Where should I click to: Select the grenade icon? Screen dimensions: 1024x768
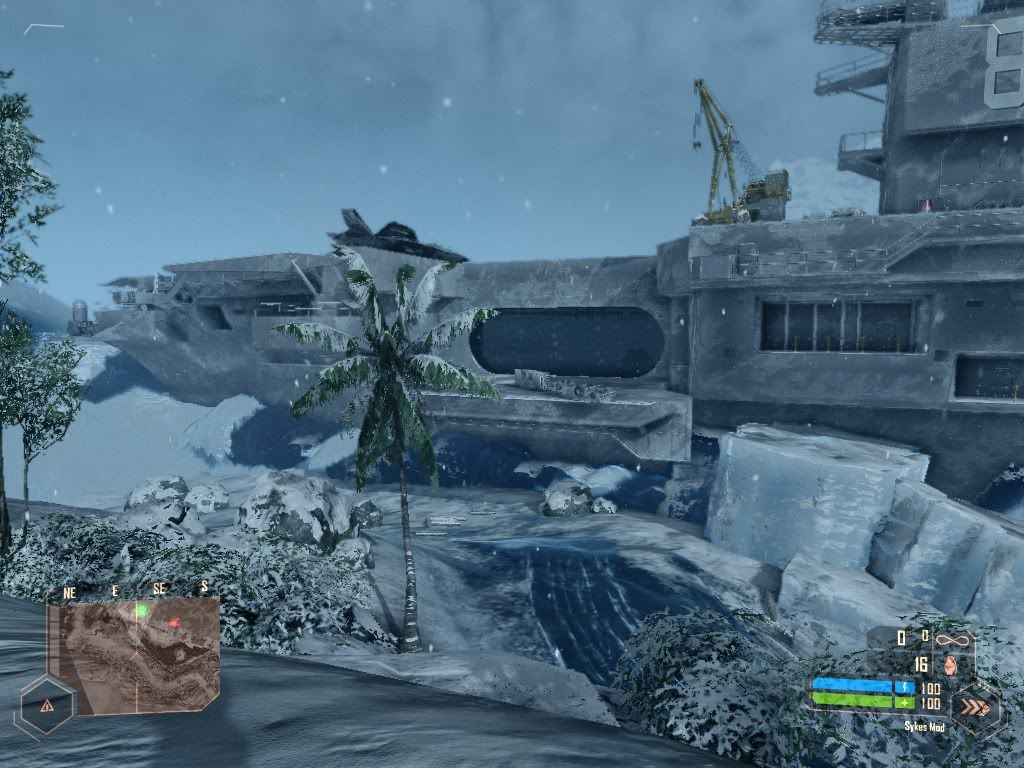(949, 664)
